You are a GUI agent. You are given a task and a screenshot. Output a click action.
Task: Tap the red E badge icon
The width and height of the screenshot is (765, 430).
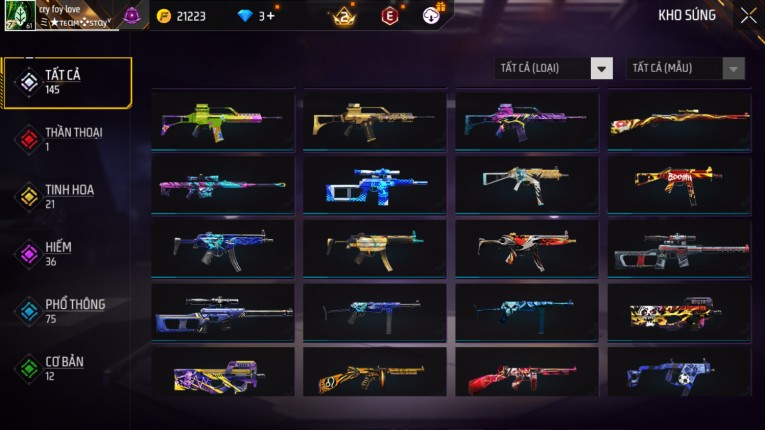(390, 15)
